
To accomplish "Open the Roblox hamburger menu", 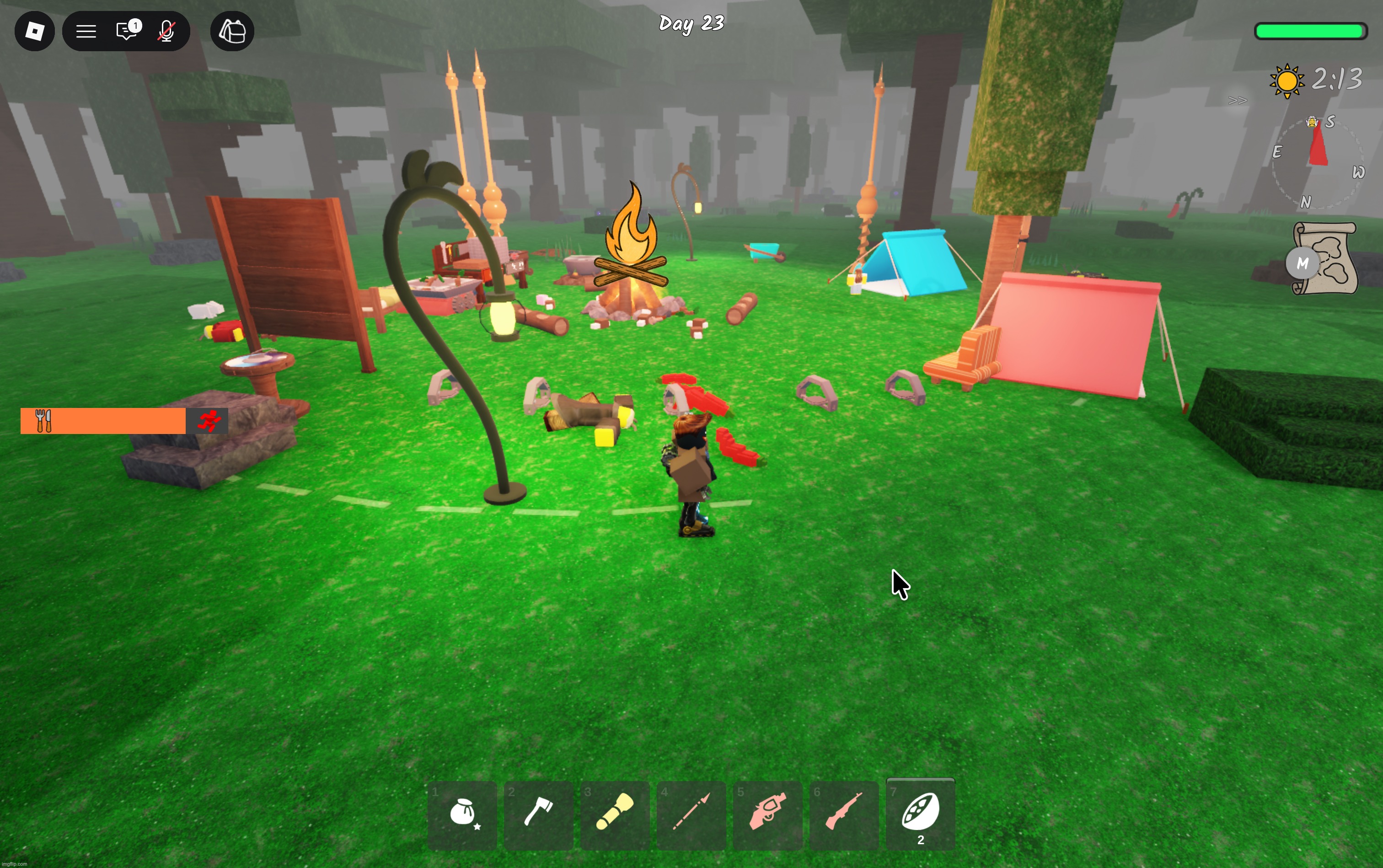I will coord(86,31).
